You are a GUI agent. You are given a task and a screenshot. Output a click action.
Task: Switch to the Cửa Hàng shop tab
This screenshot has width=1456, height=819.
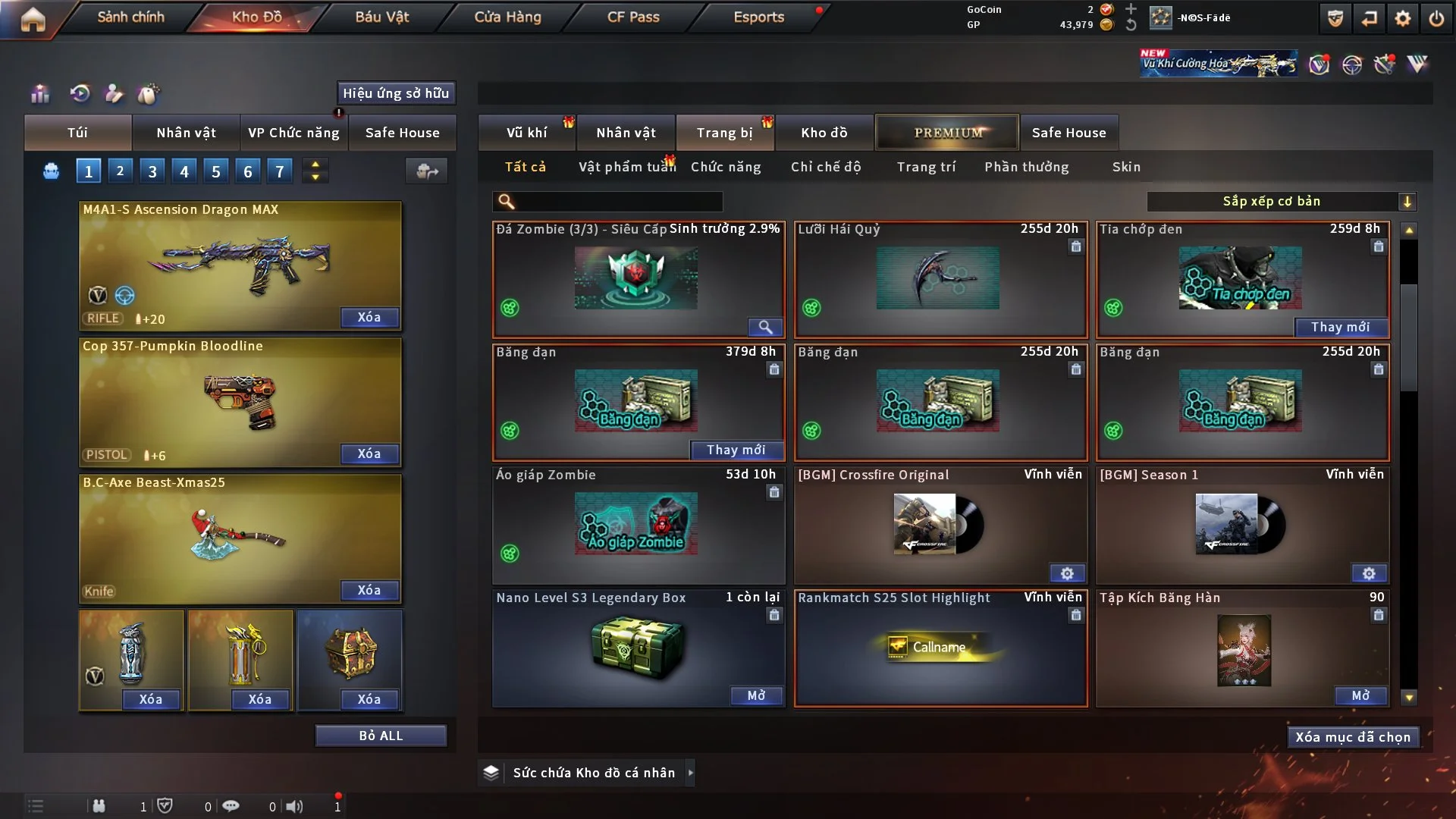(x=507, y=17)
